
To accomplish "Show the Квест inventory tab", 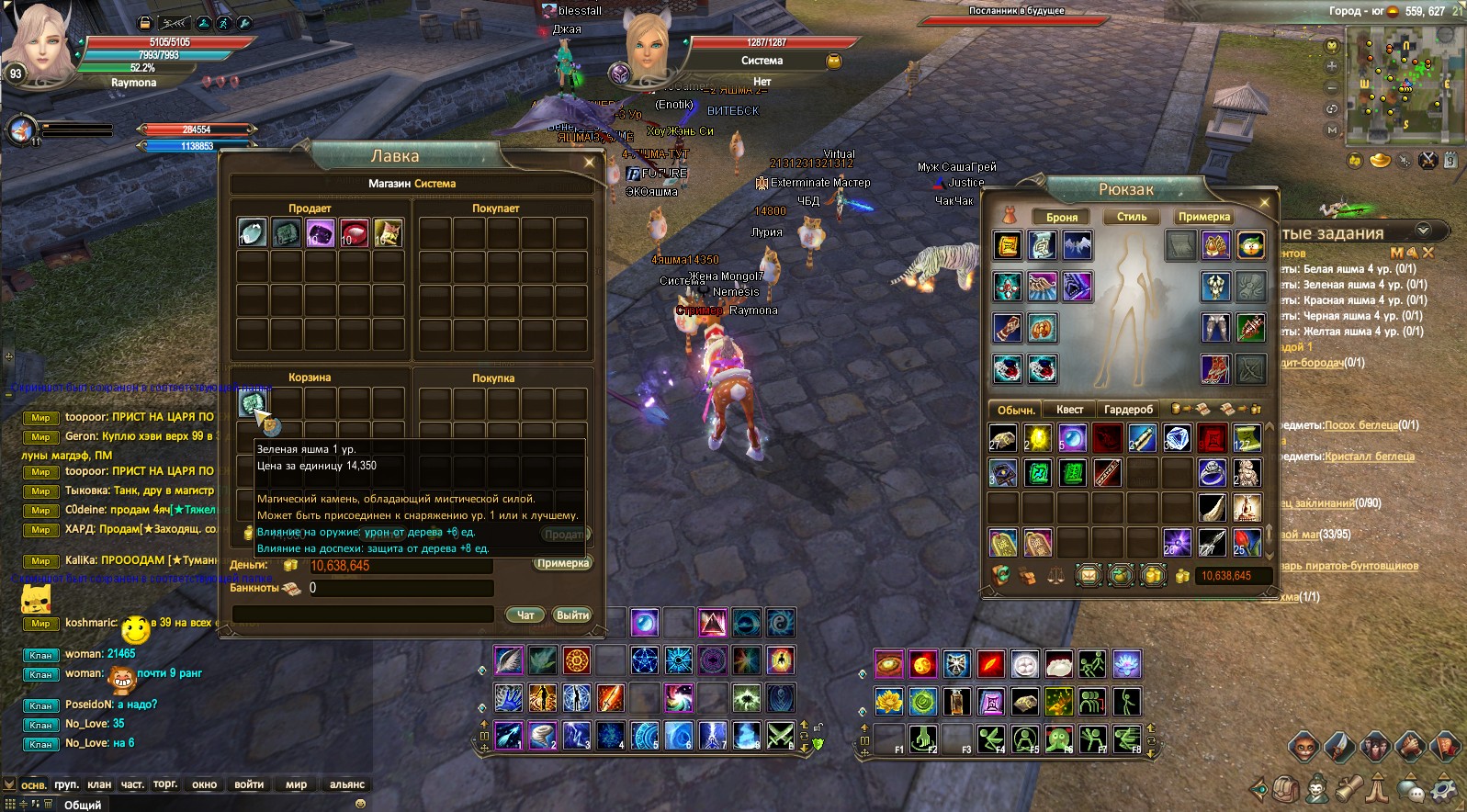I will point(1069,410).
